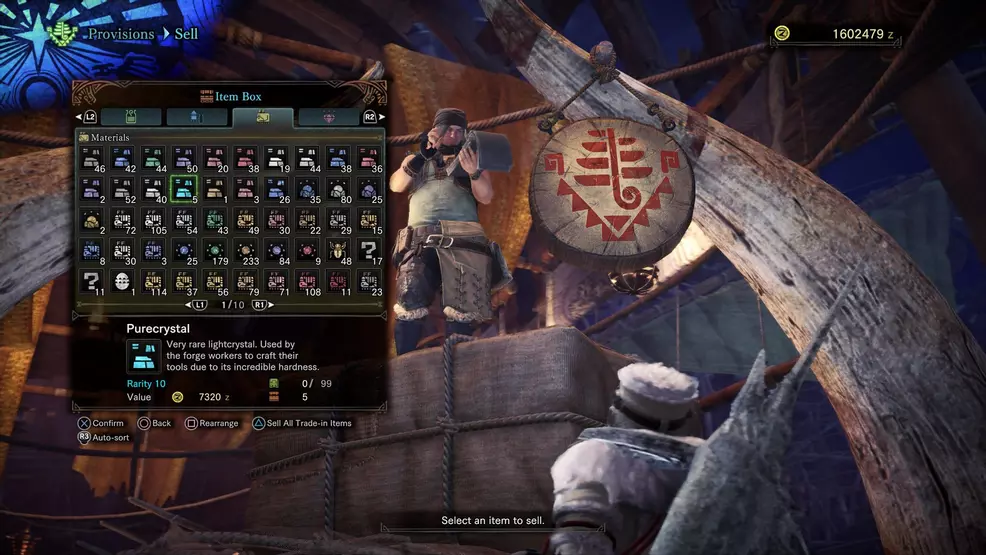This screenshot has height=555, width=986.
Task: Pick the purple crystal stack of 50
Action: 184,158
